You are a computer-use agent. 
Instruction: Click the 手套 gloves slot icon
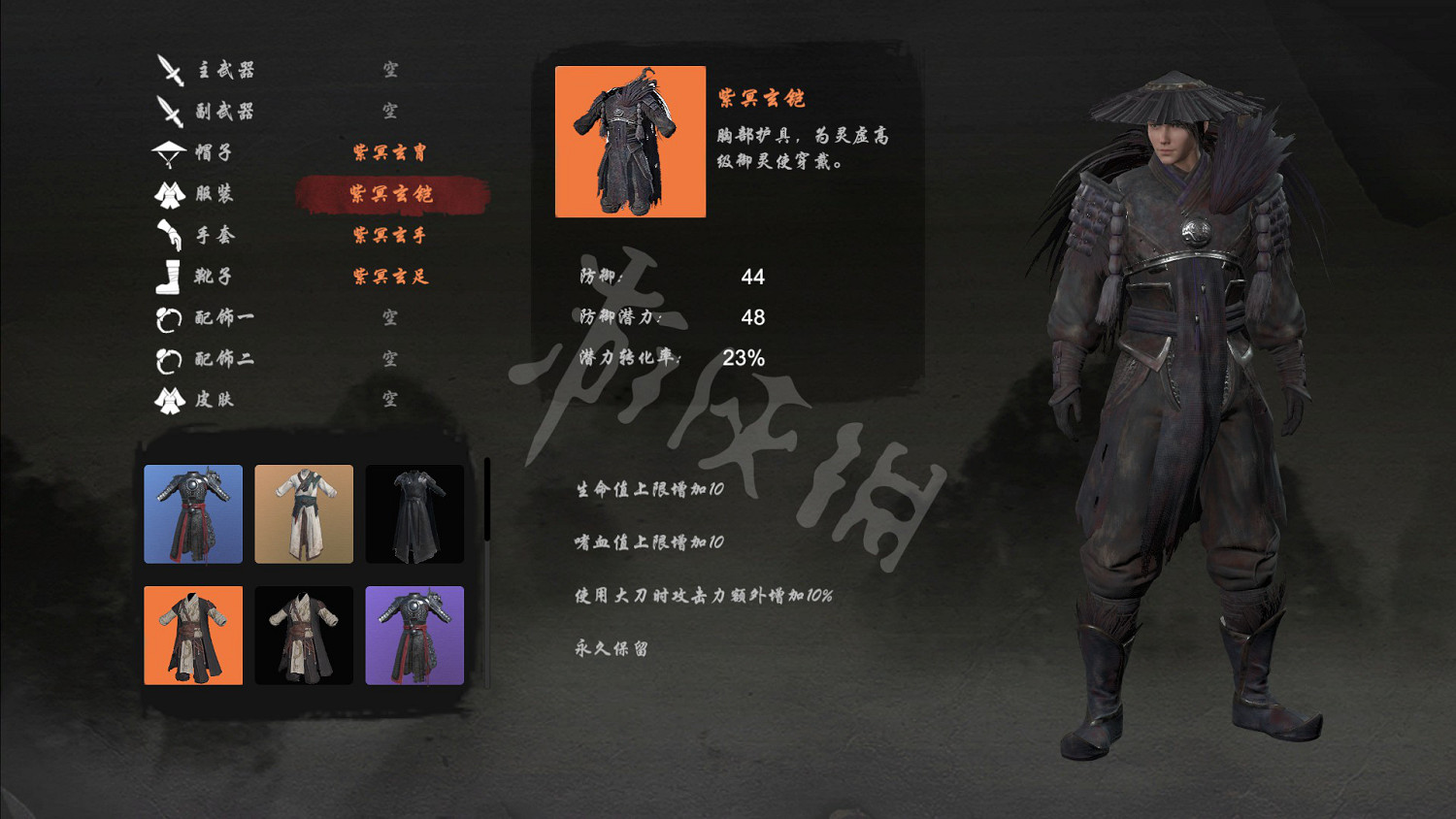[x=170, y=235]
